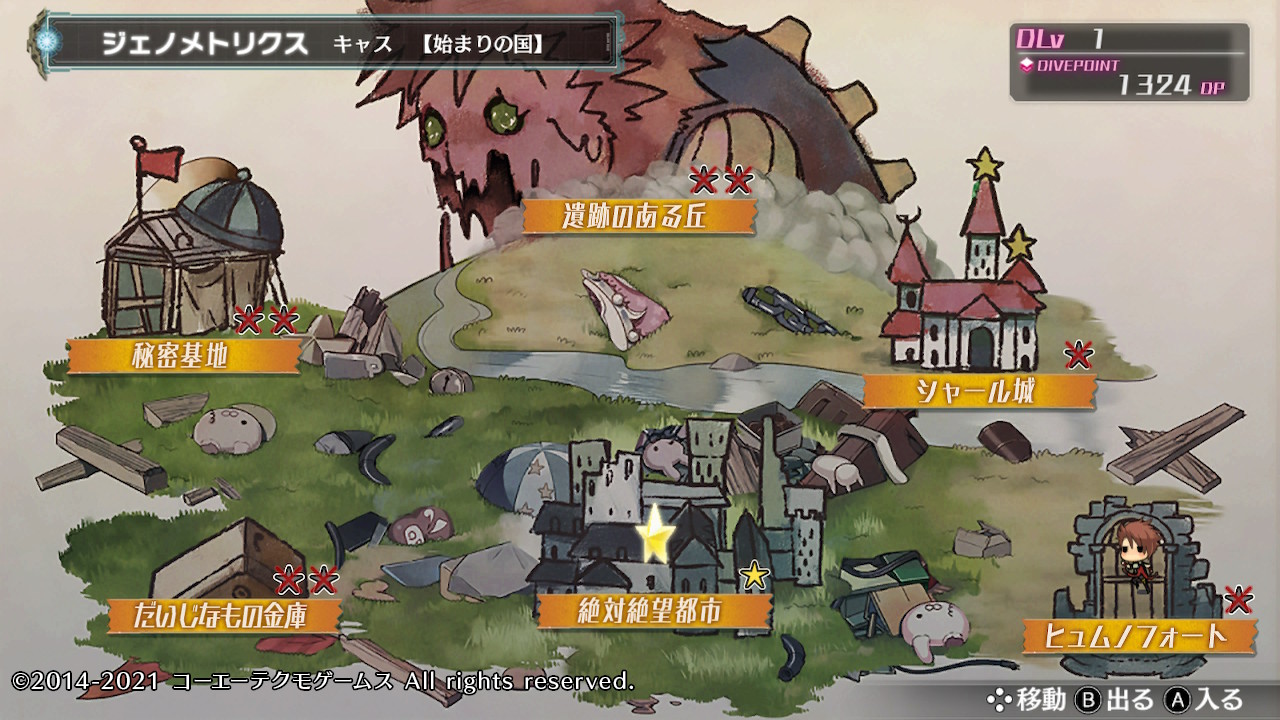Enter the シャール城 location
The height and width of the screenshot is (720, 1280).
[x=978, y=391]
